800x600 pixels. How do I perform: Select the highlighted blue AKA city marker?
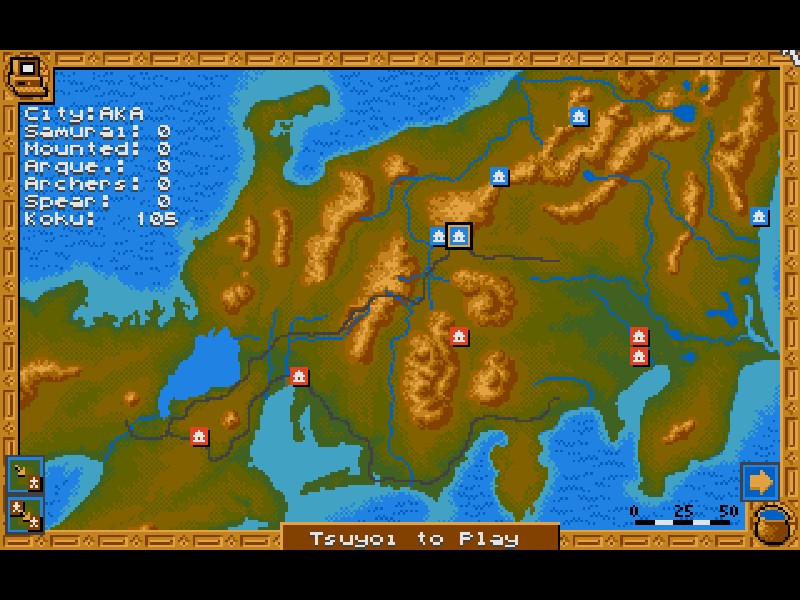click(459, 236)
